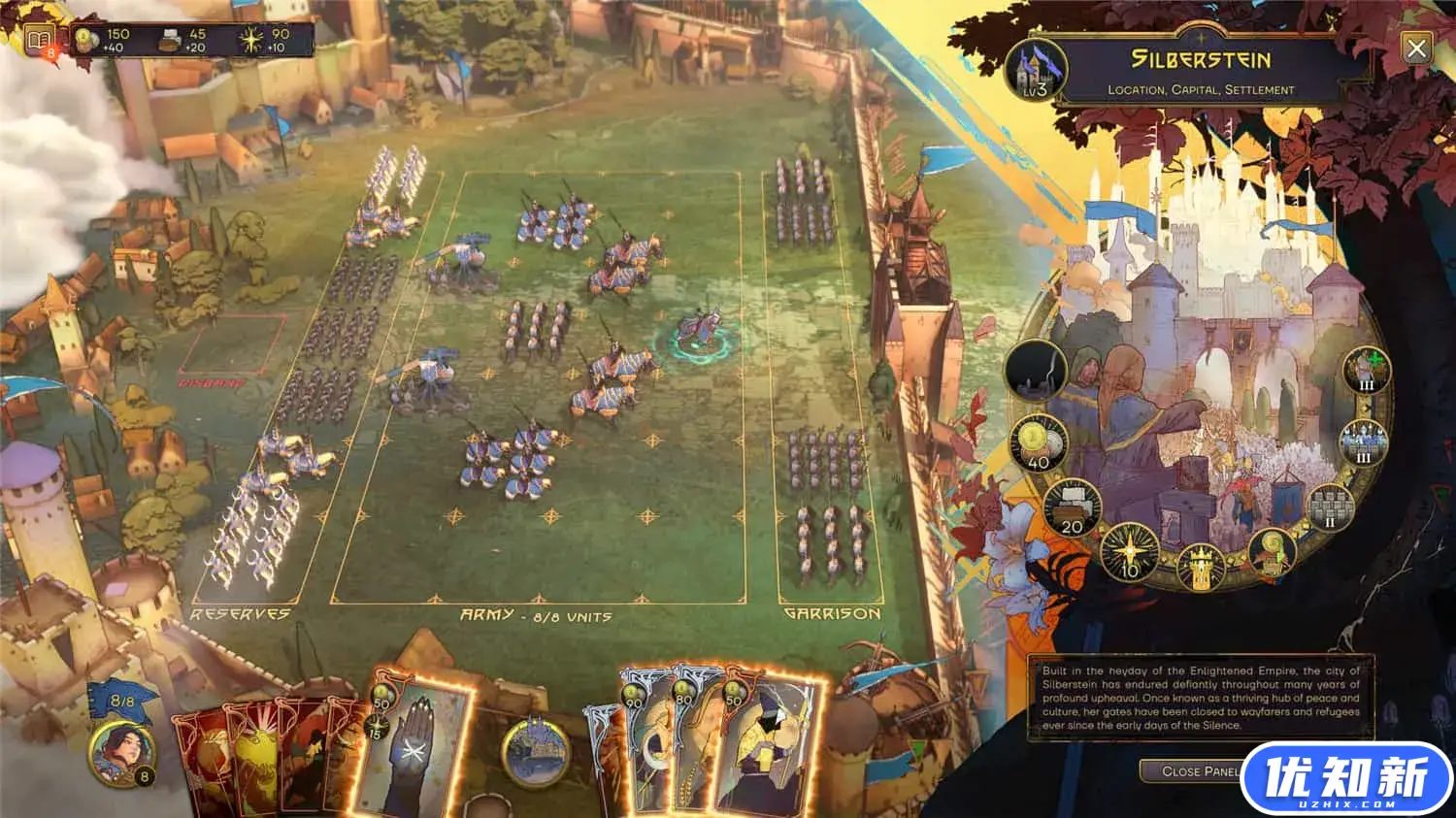1456x818 pixels.
Task: Select the stone resource icon showing 20
Action: tap(1072, 507)
